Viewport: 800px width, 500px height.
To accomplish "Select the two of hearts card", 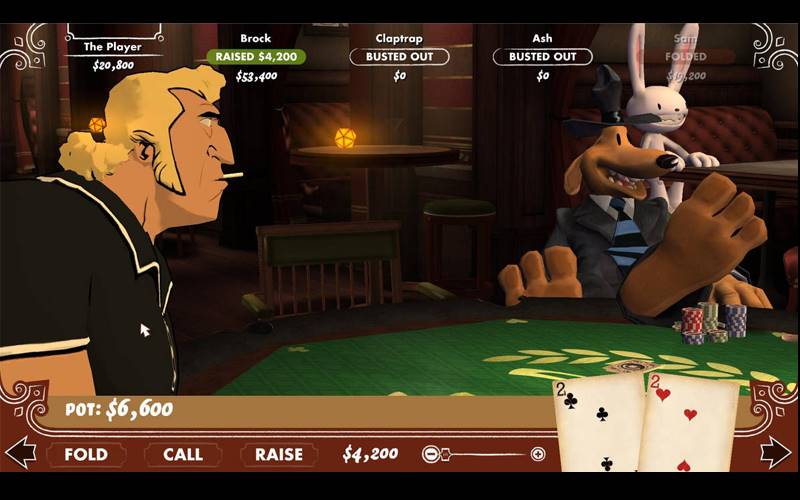I will pos(690,425).
